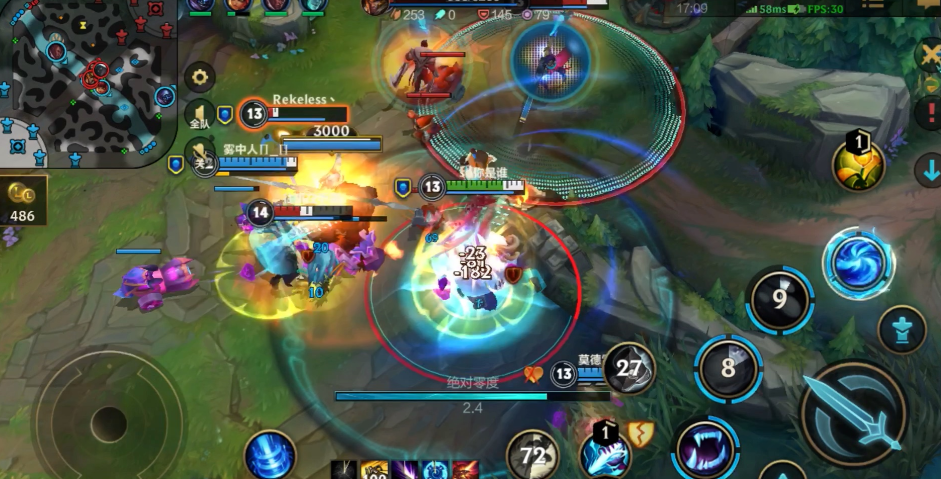This screenshot has height=479, width=941.
Task: Open the settings gear menu
Action: (200, 77)
